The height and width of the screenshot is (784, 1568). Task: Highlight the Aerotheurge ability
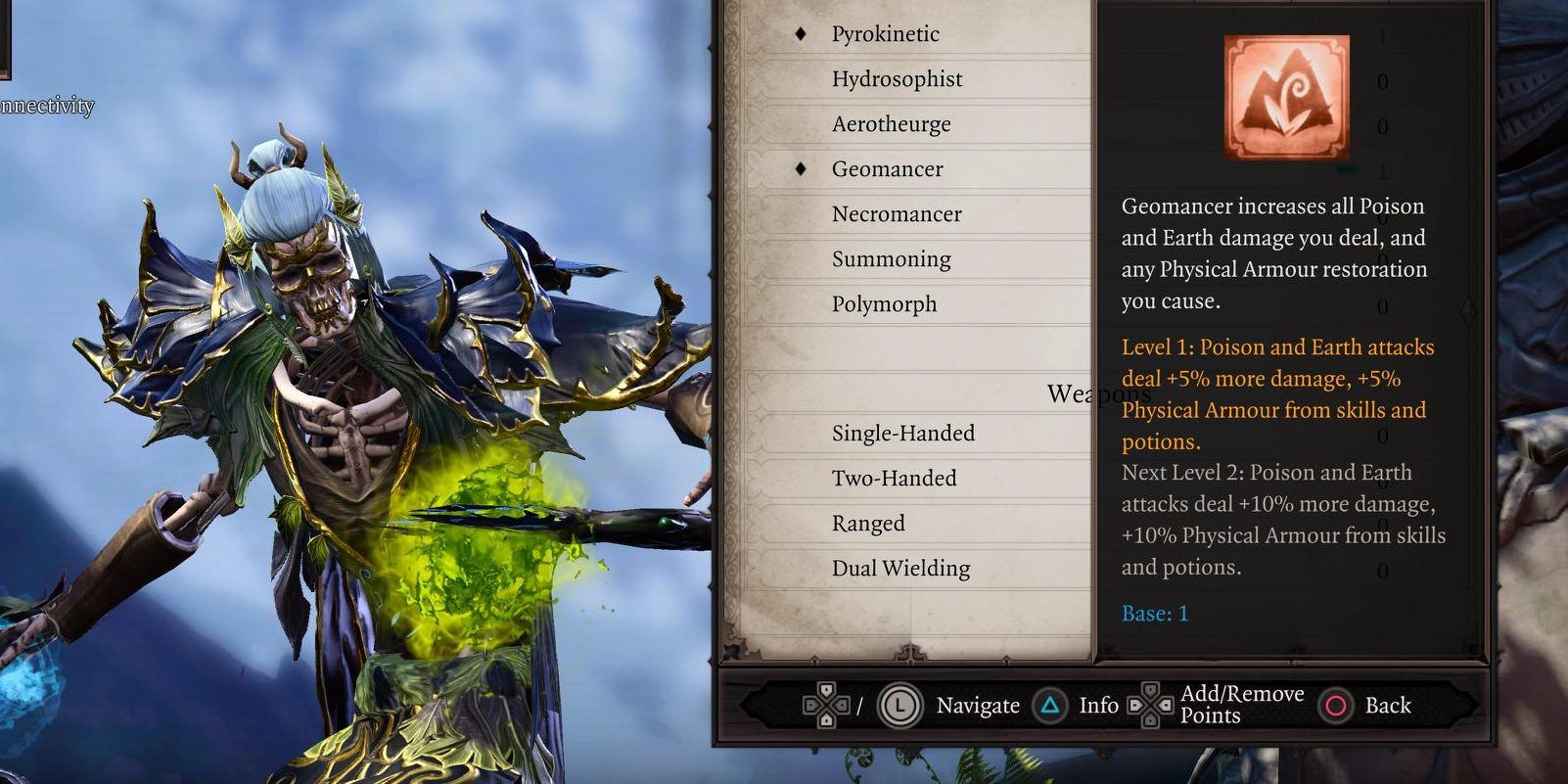click(891, 124)
